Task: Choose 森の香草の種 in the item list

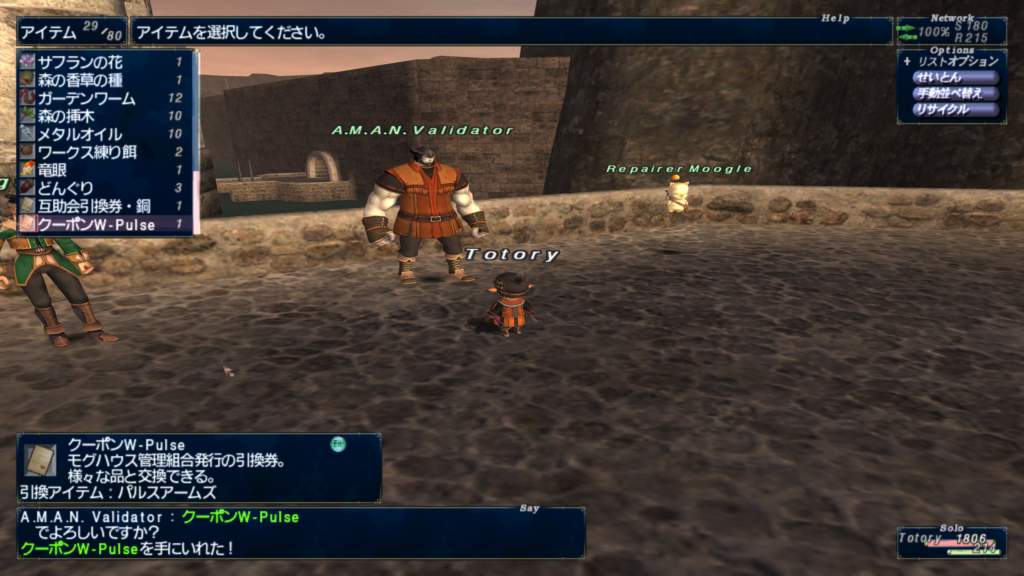Action: pyautogui.click(x=100, y=80)
